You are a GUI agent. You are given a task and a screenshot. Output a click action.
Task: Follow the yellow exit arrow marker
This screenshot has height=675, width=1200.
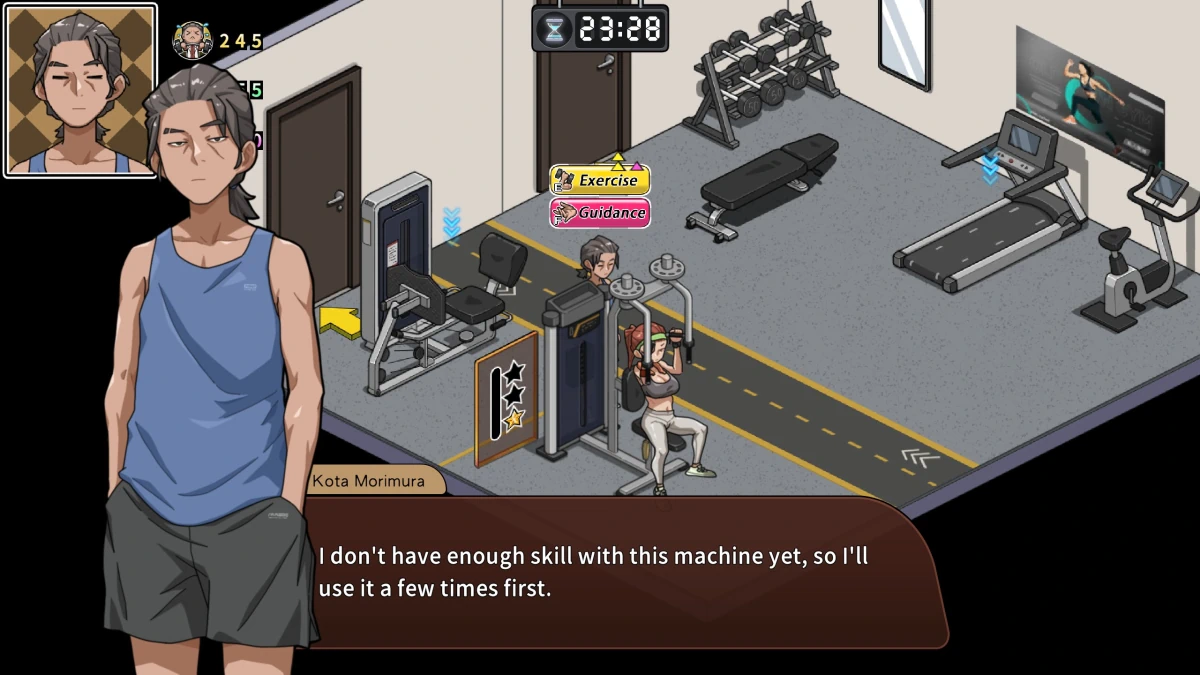coord(339,323)
